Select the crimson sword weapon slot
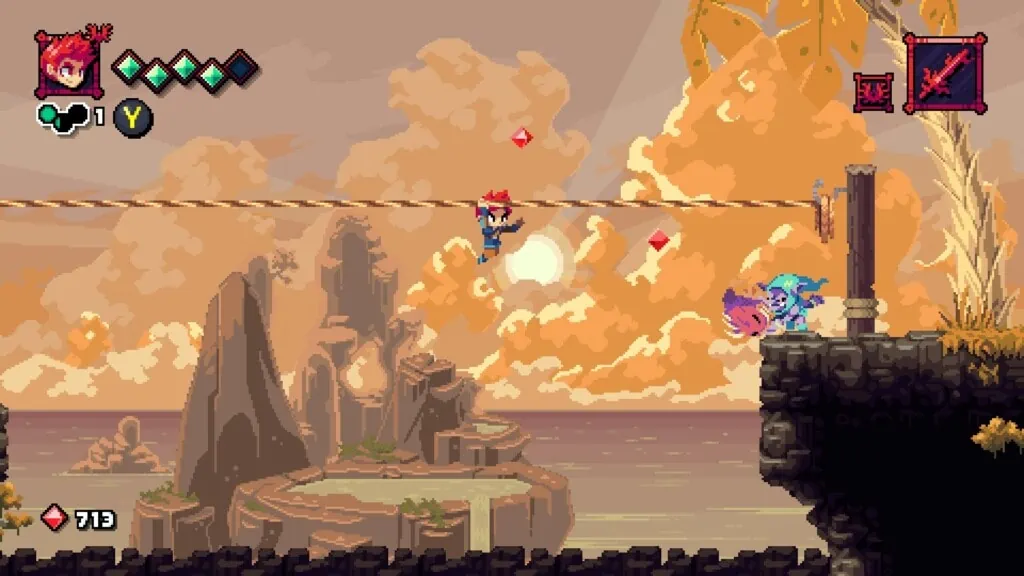This screenshot has width=1024, height=576. (x=944, y=73)
